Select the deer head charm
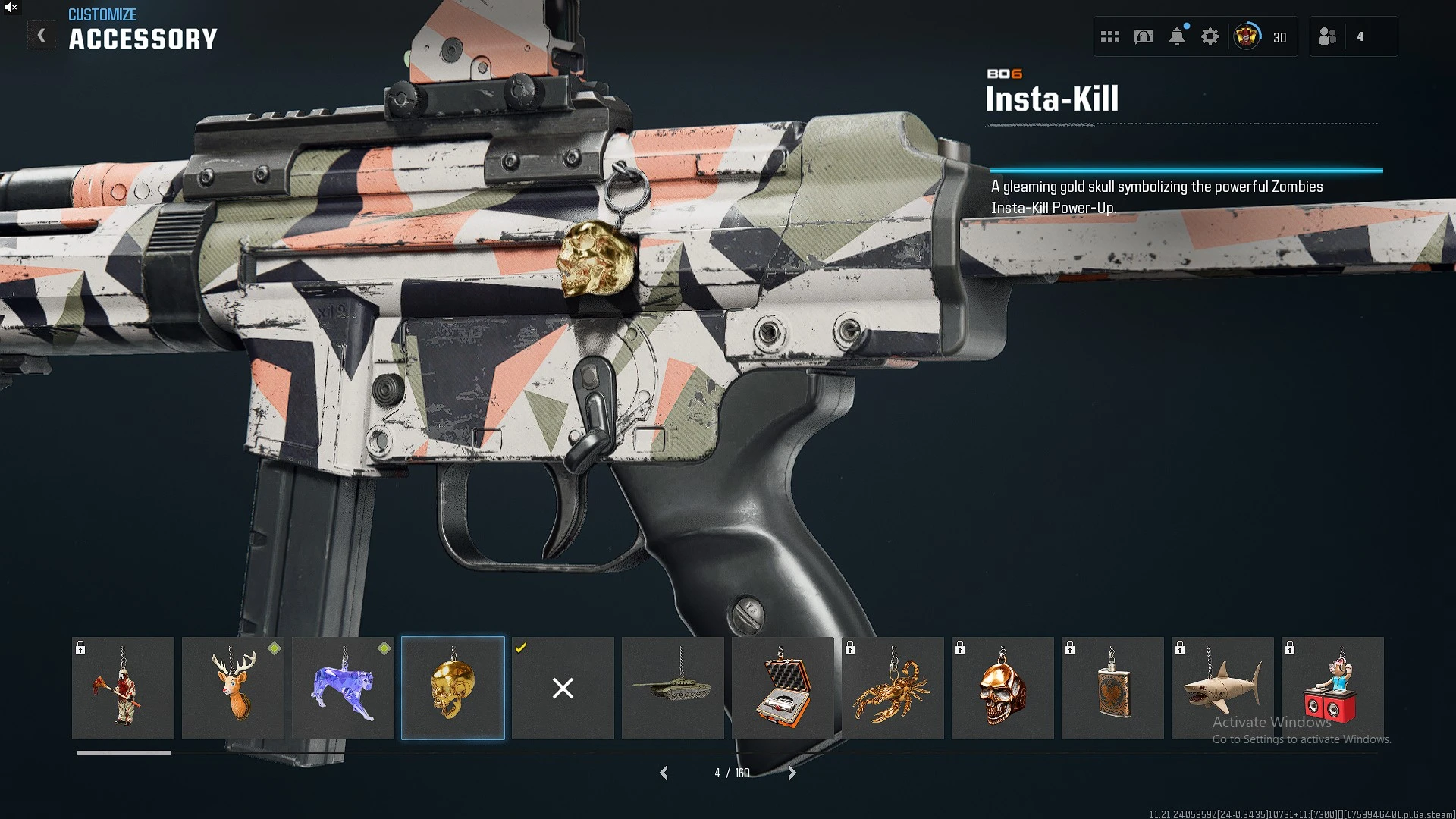This screenshot has height=819, width=1456. [233, 688]
